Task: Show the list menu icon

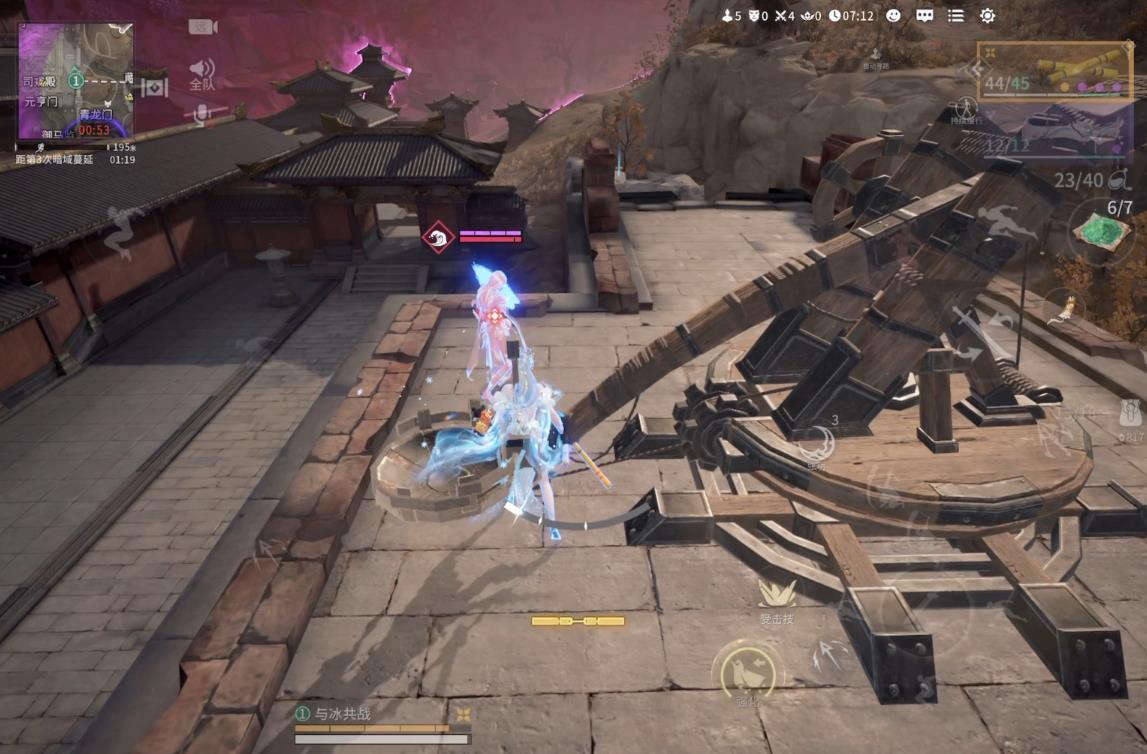Action: tap(956, 16)
